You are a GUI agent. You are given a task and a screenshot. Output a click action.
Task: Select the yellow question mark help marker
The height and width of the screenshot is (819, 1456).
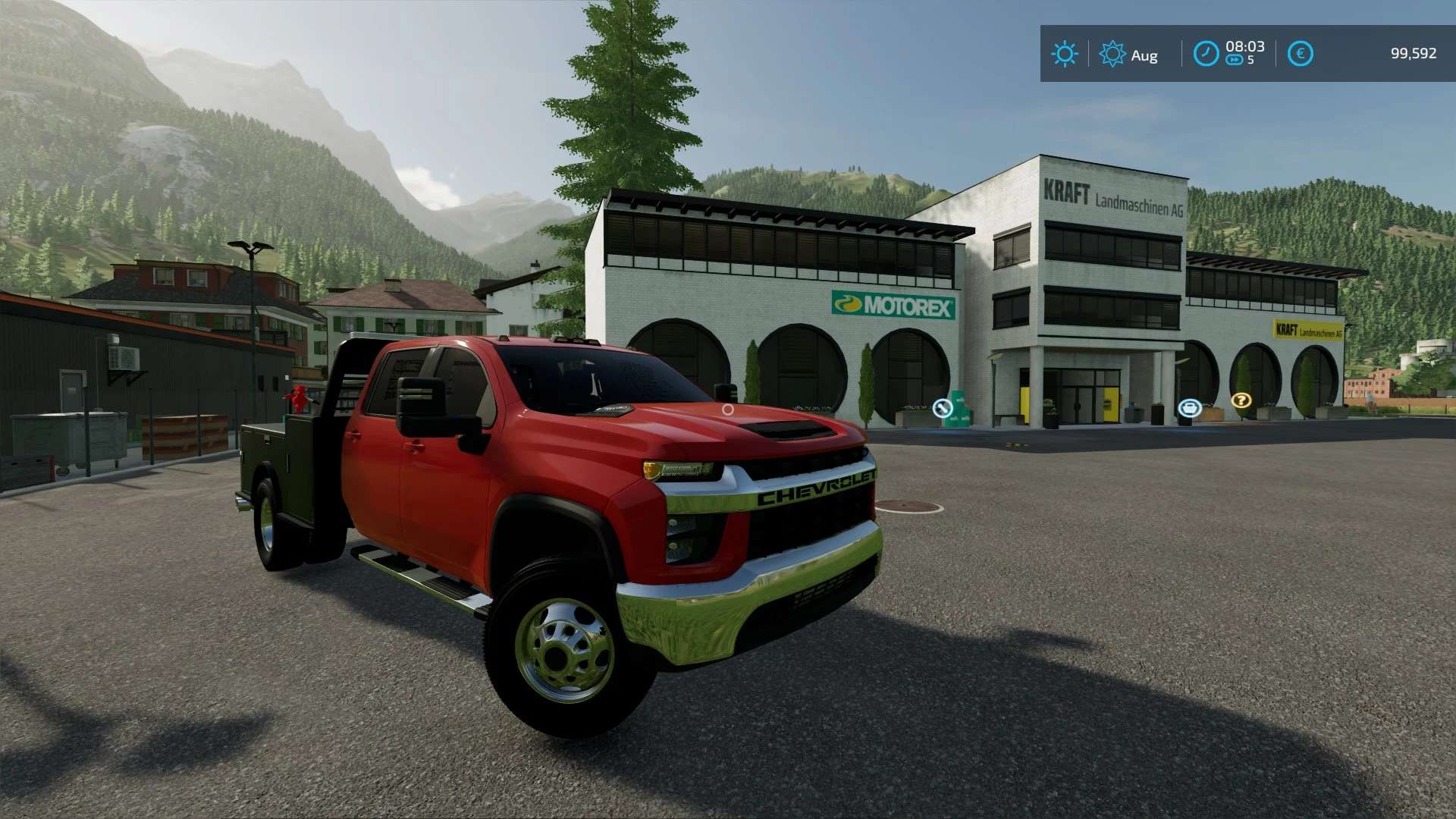pyautogui.click(x=1241, y=400)
